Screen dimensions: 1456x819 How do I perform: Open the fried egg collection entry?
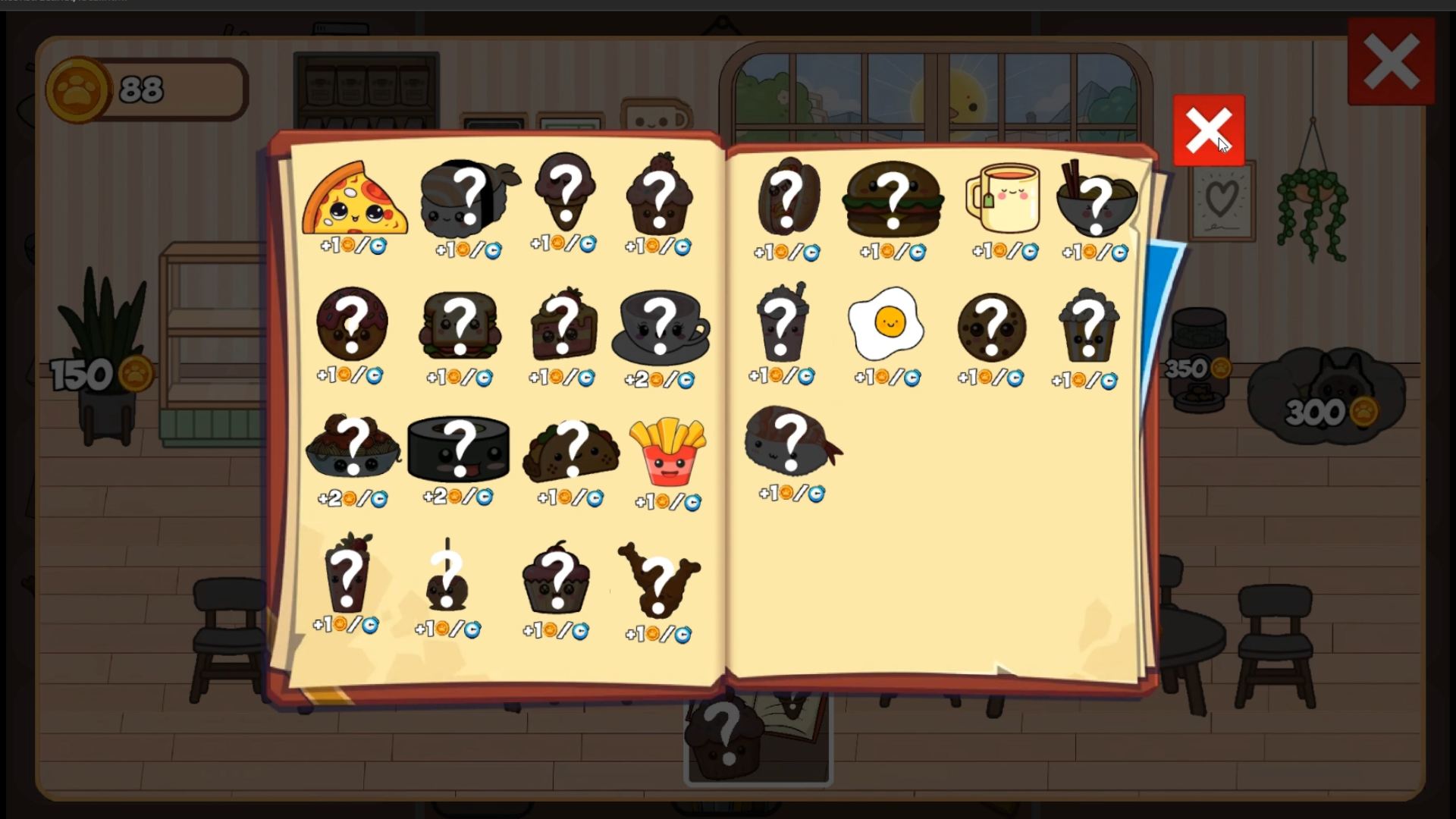885,325
